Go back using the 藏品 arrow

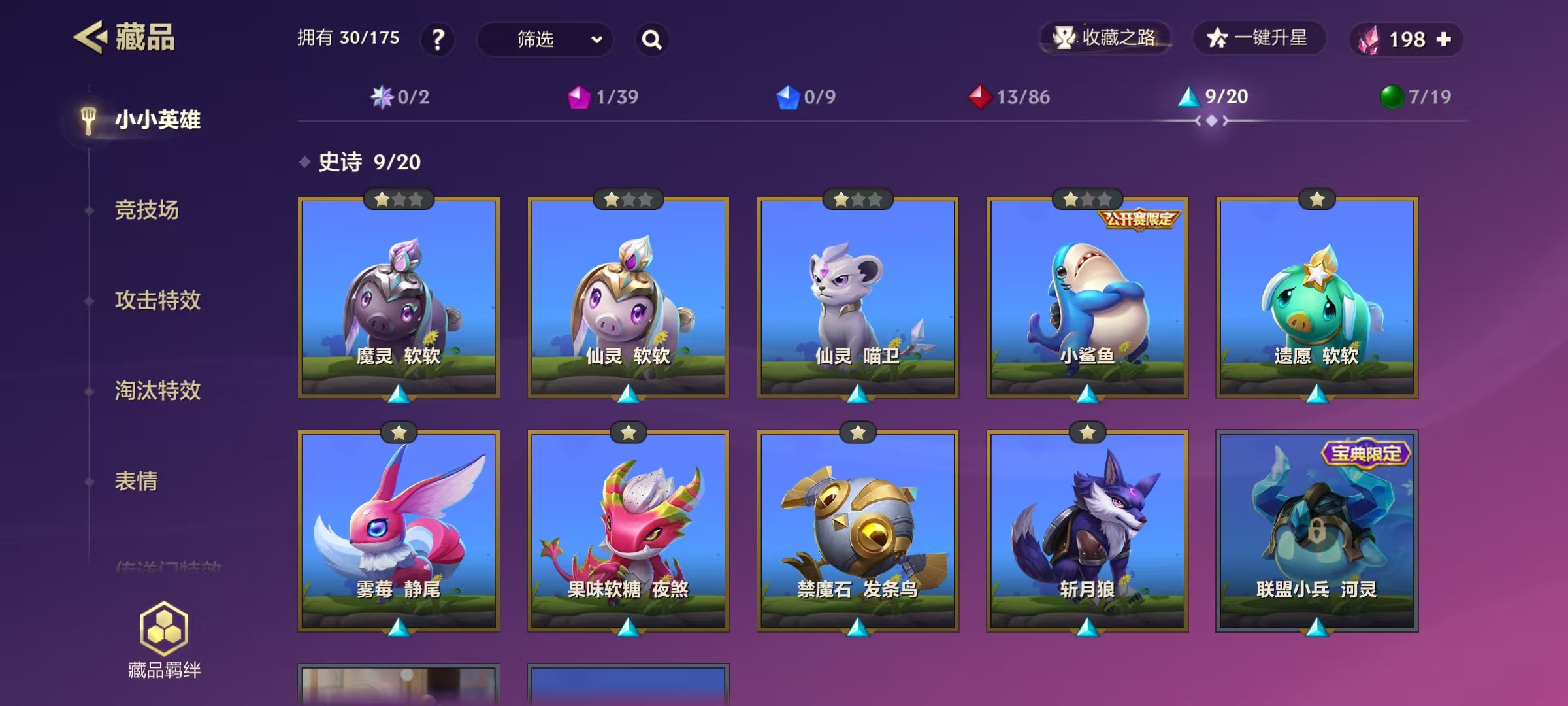point(90,37)
